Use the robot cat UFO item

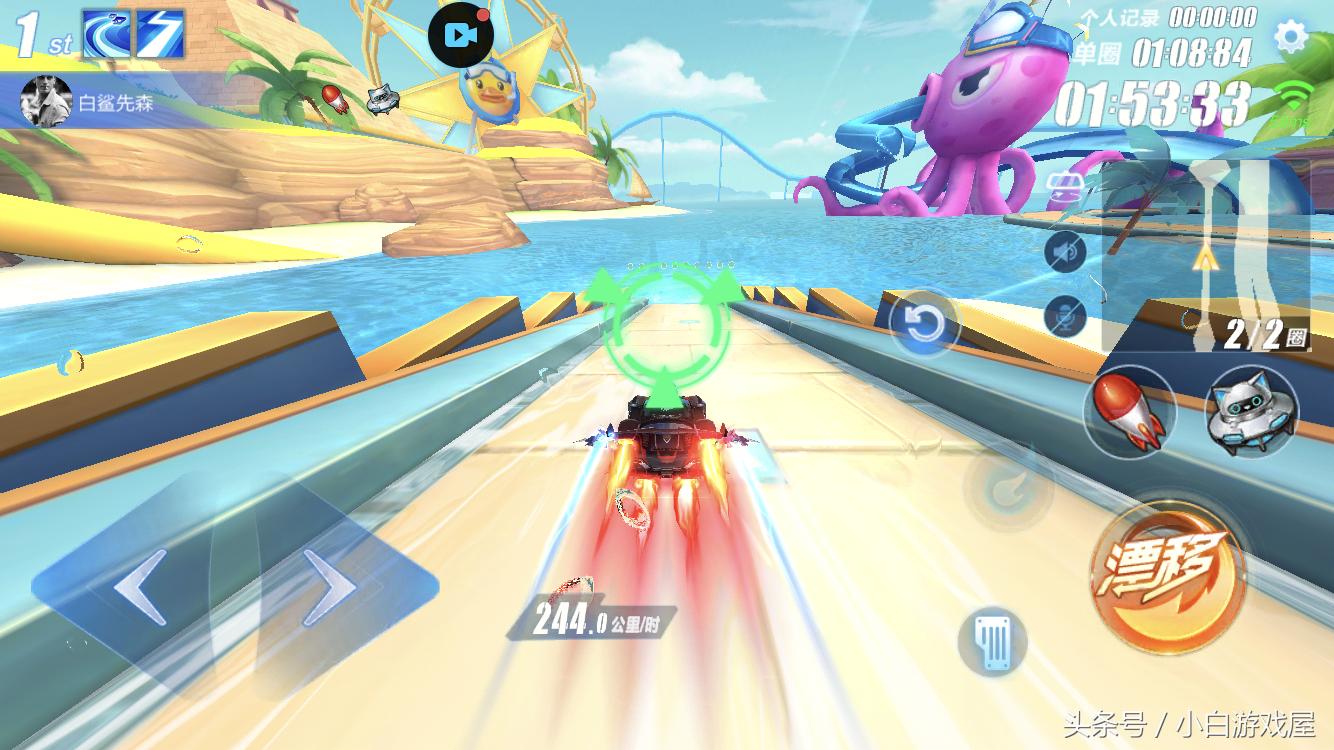[x=1250, y=411]
